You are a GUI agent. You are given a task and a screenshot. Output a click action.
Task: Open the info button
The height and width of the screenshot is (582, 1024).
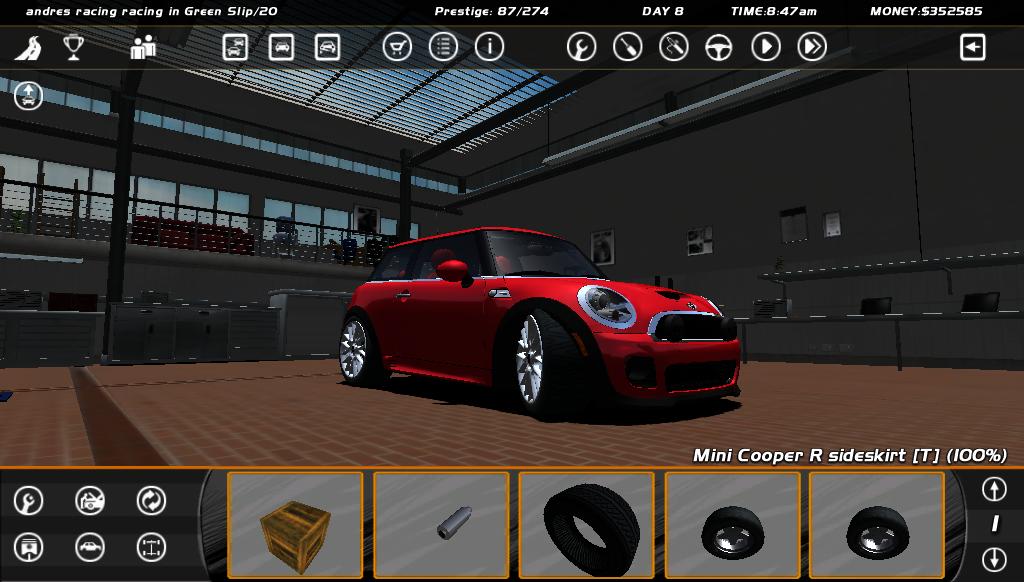pos(489,47)
